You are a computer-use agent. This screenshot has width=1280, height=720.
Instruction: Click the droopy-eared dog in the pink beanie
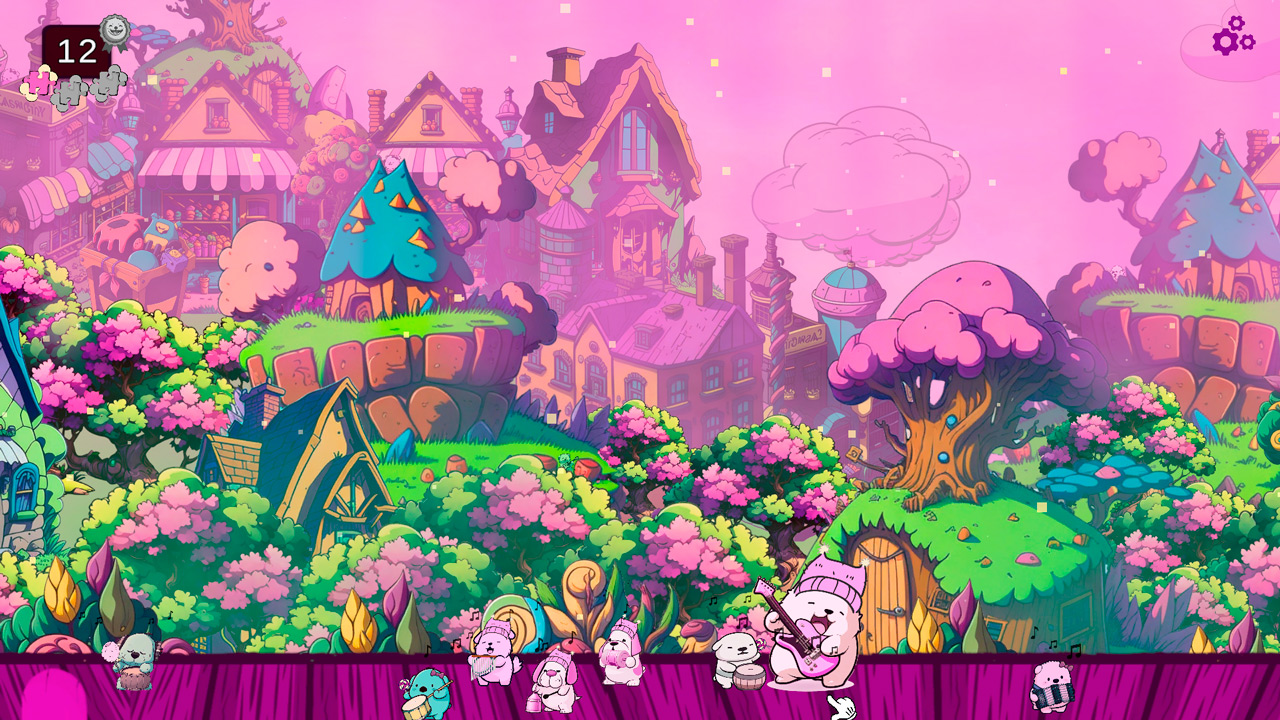coord(556,678)
